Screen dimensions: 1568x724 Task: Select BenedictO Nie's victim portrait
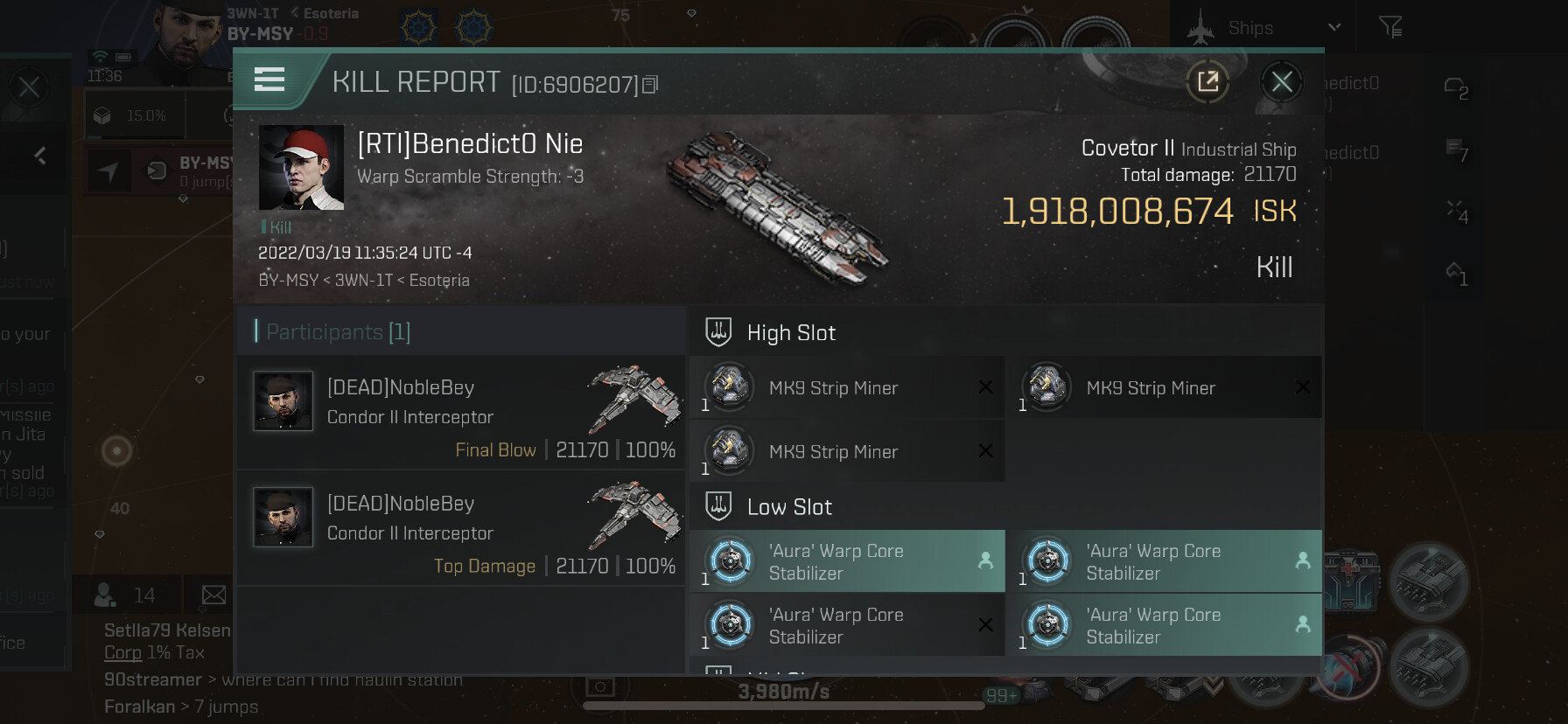click(x=301, y=168)
